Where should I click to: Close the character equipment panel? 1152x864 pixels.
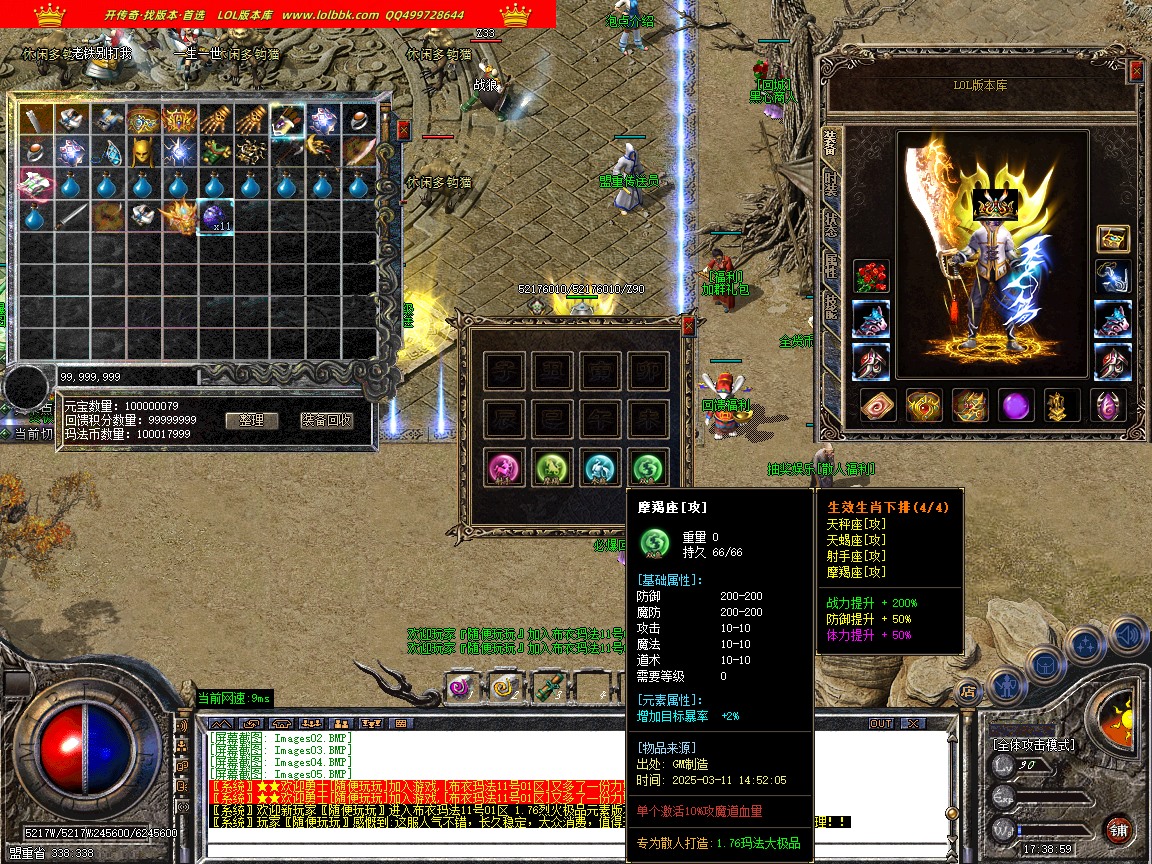[x=1136, y=71]
